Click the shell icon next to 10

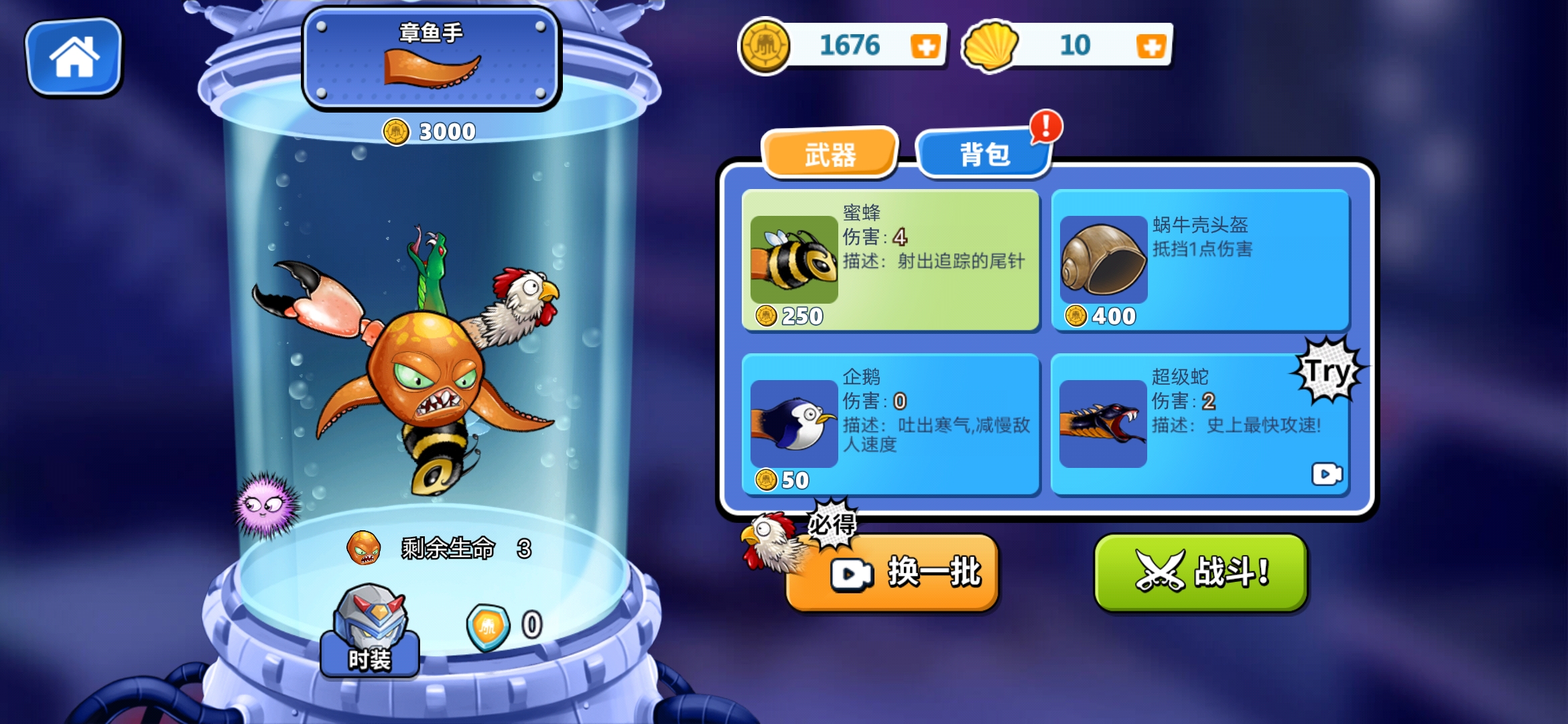coord(989,46)
